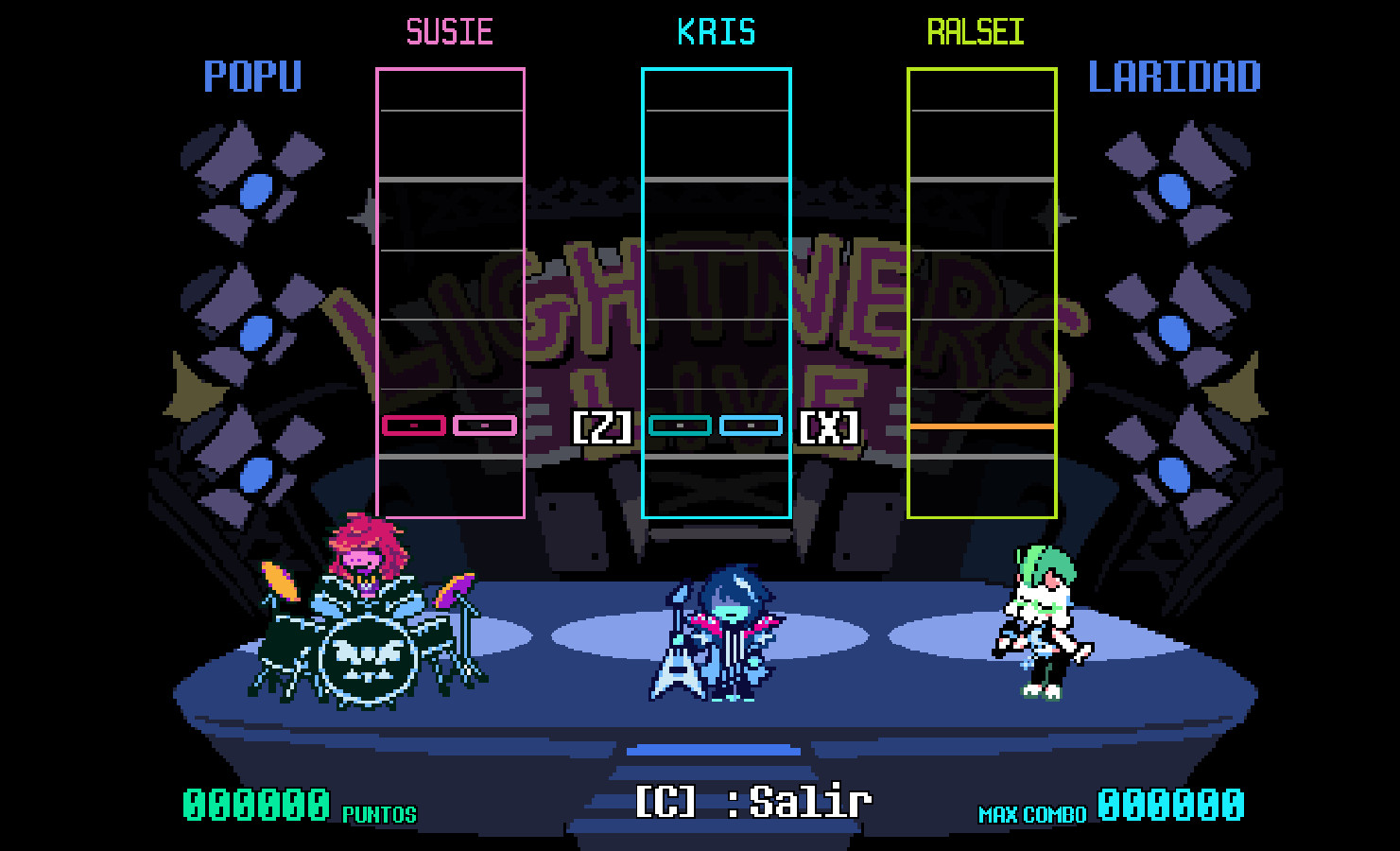Select the SUSIE lane header

pos(449,30)
